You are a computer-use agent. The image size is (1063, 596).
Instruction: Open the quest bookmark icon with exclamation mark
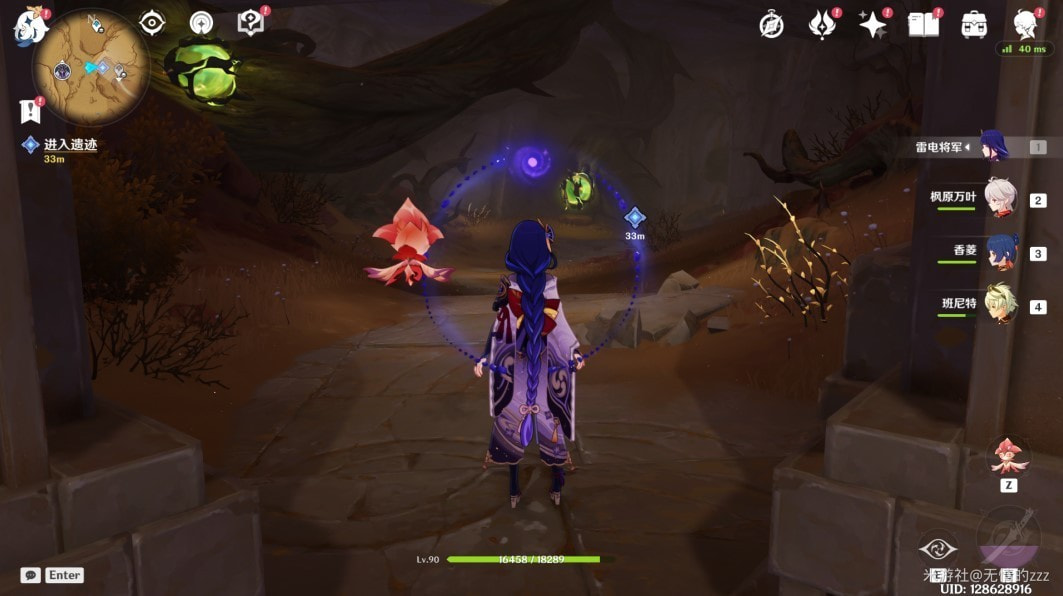coord(29,112)
